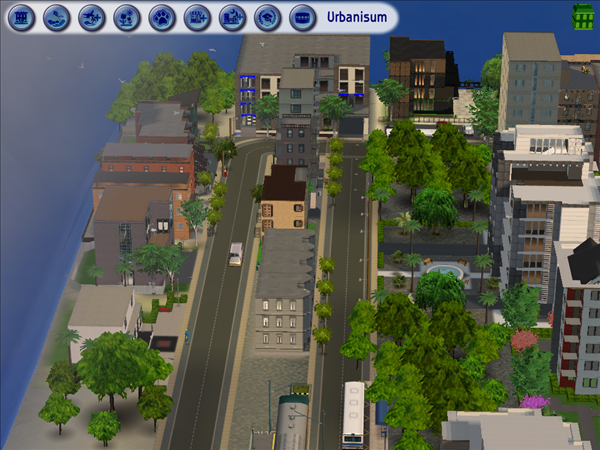600x450 pixels.
Task: Open the hand holding island icon
Action: tap(57, 17)
